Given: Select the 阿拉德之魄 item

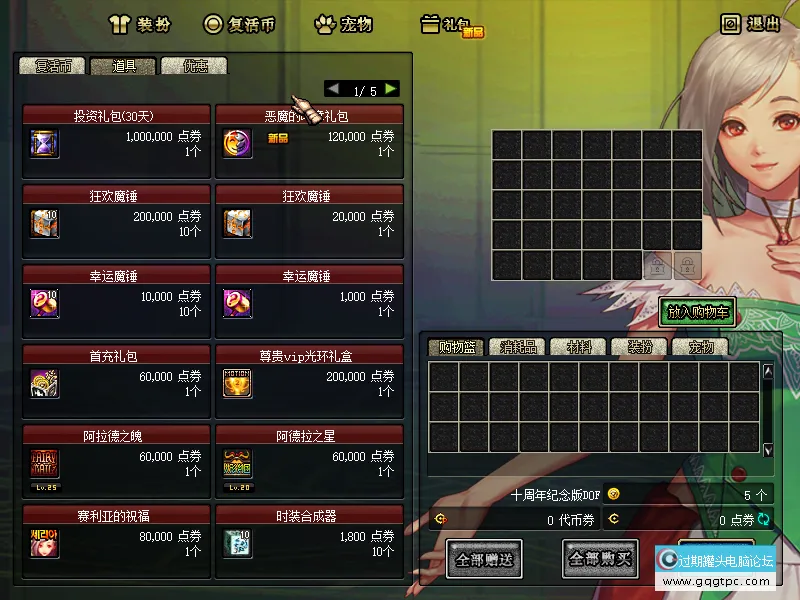Looking at the screenshot, I should [x=116, y=461].
